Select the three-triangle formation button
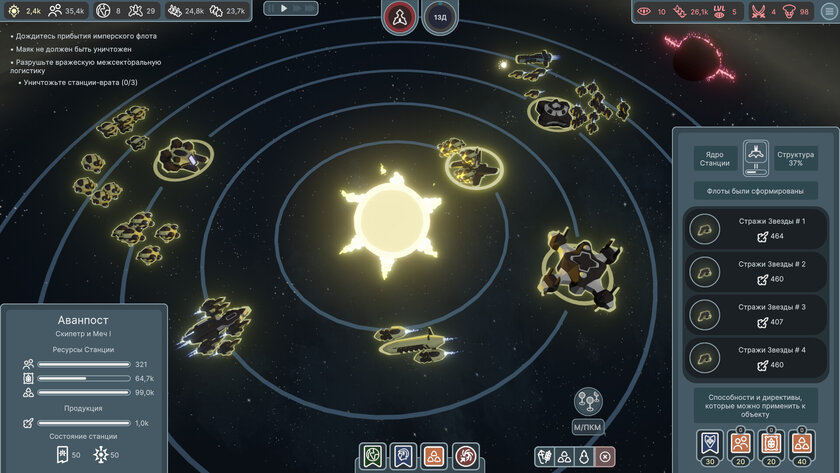The width and height of the screenshot is (840, 473). click(x=564, y=457)
